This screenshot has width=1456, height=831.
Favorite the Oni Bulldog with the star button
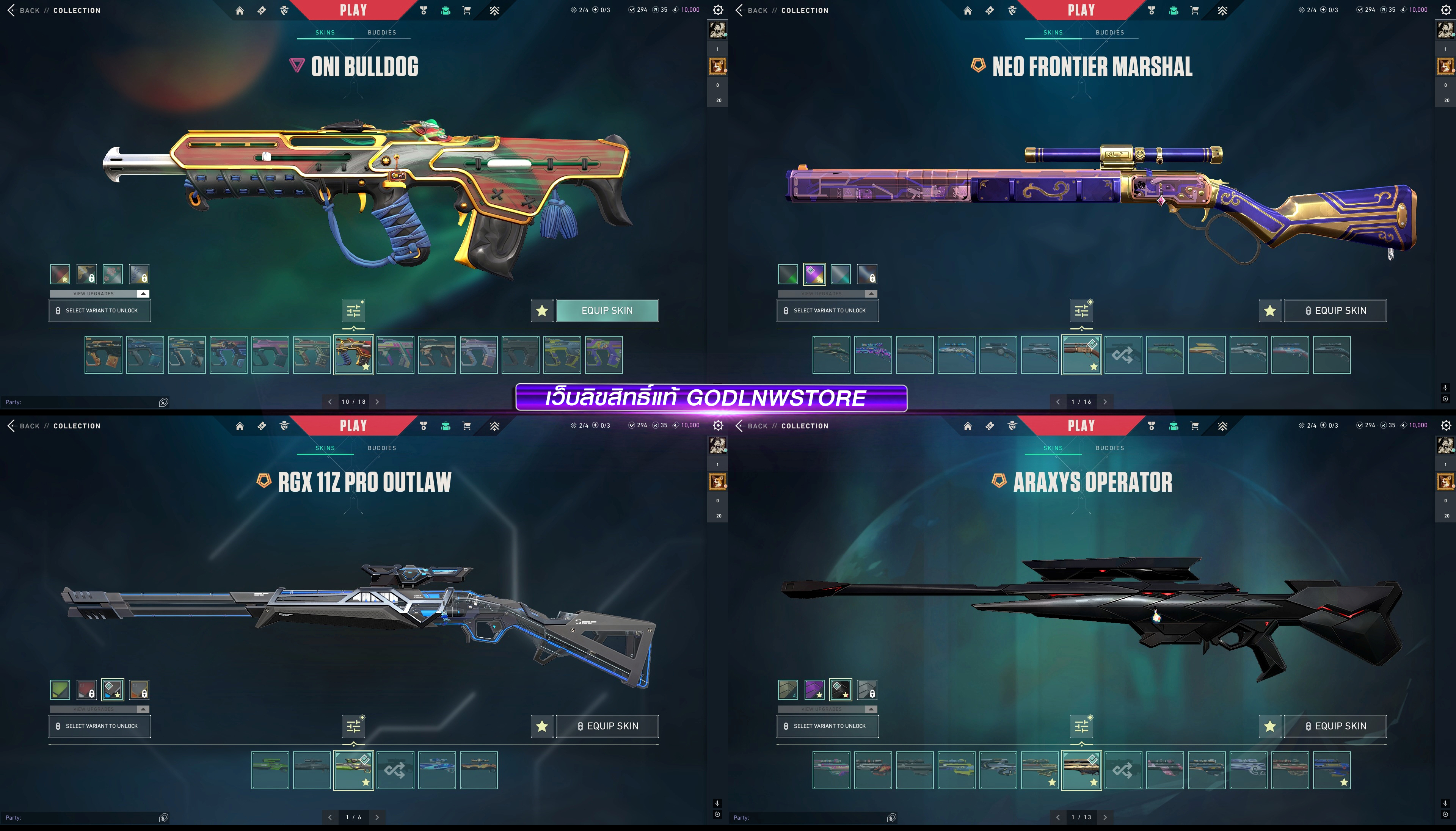[542, 310]
